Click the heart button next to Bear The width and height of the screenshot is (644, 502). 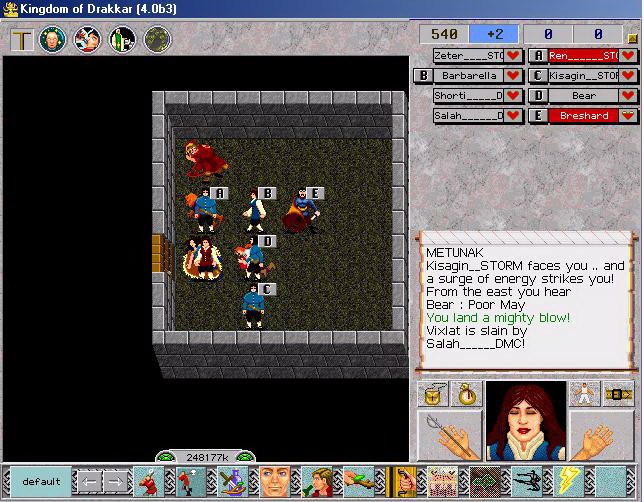[x=630, y=95]
